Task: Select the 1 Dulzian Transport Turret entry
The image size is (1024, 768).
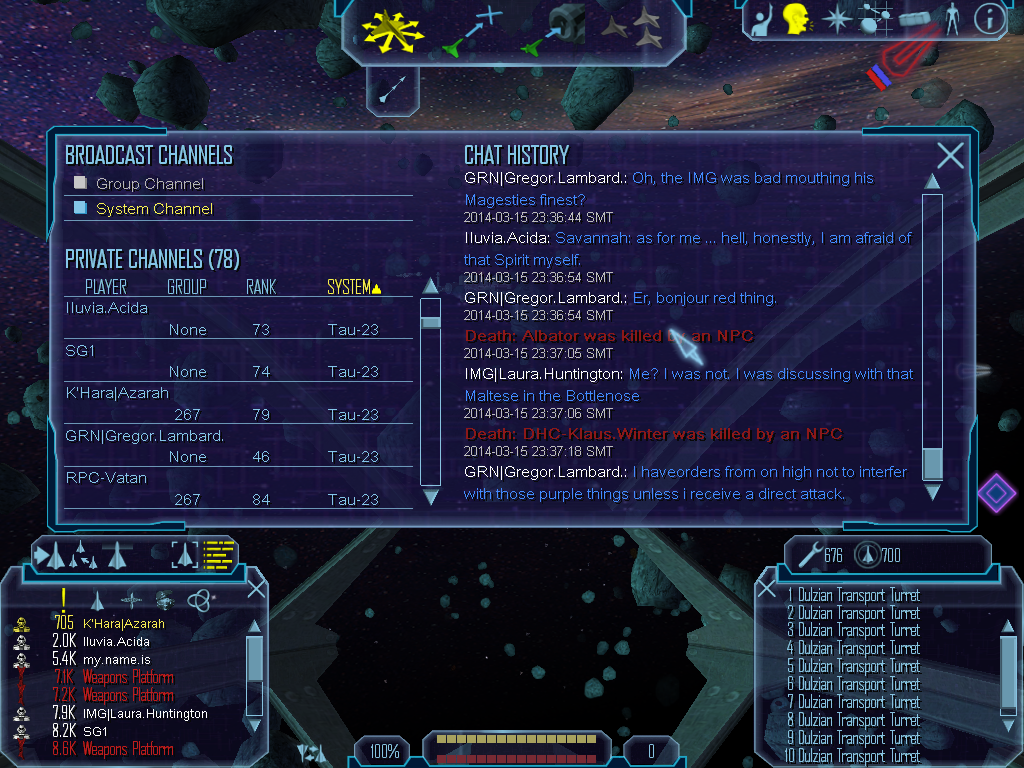Action: tap(853, 596)
